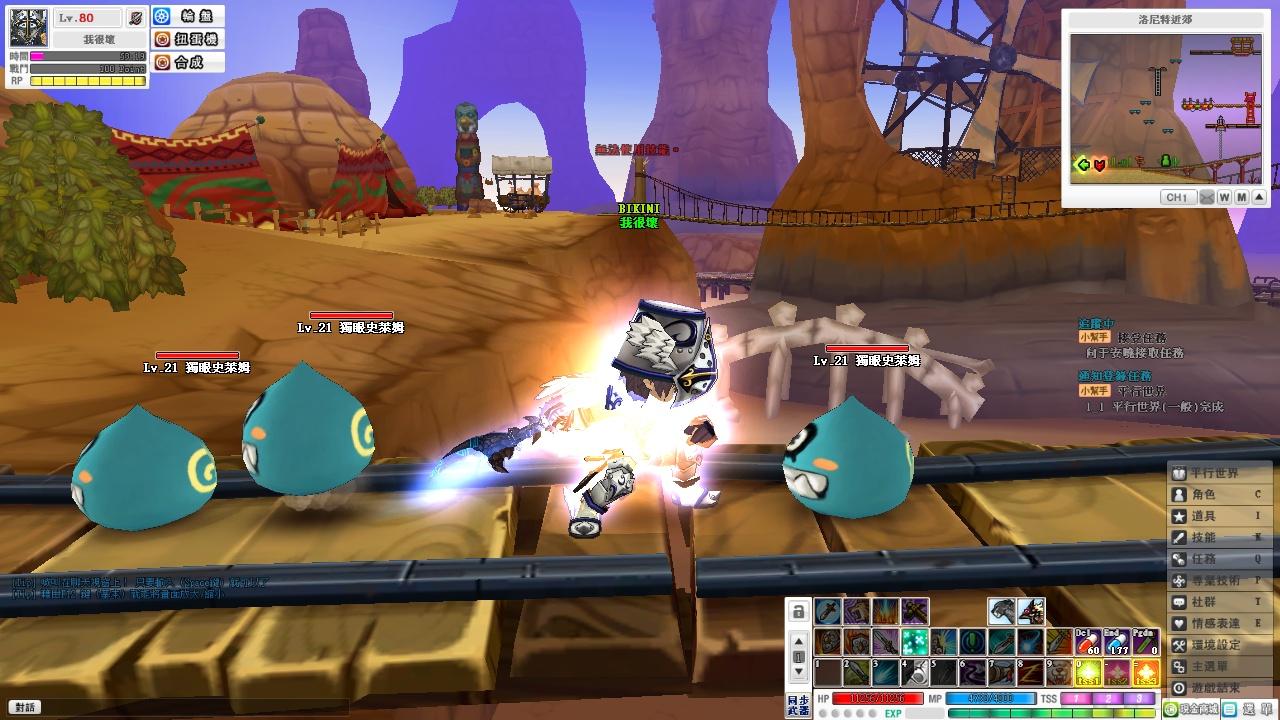
Task: Toggle the hotbar lock icon
Action: click(x=798, y=611)
